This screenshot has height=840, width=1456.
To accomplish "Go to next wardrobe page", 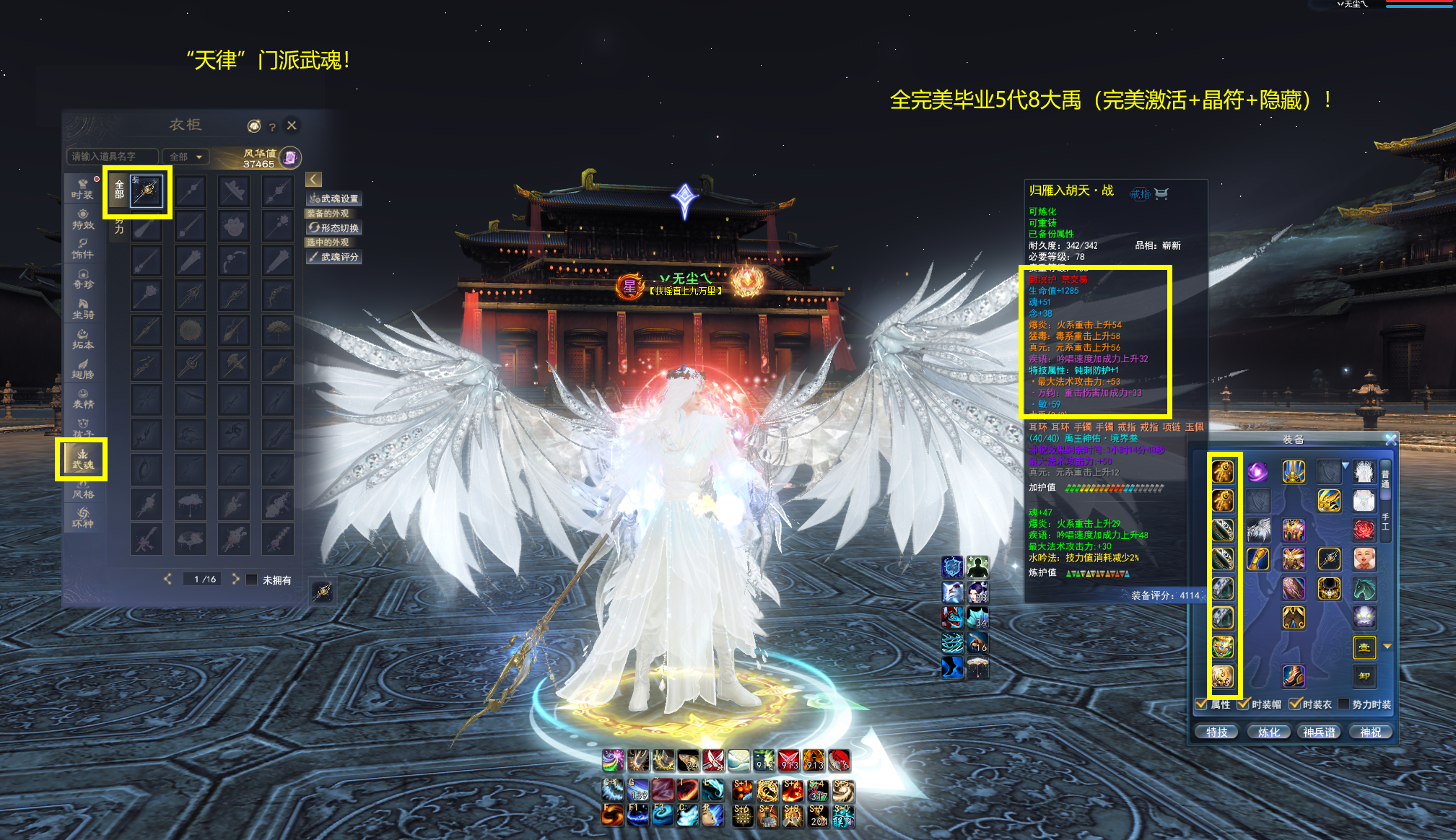I will (235, 579).
